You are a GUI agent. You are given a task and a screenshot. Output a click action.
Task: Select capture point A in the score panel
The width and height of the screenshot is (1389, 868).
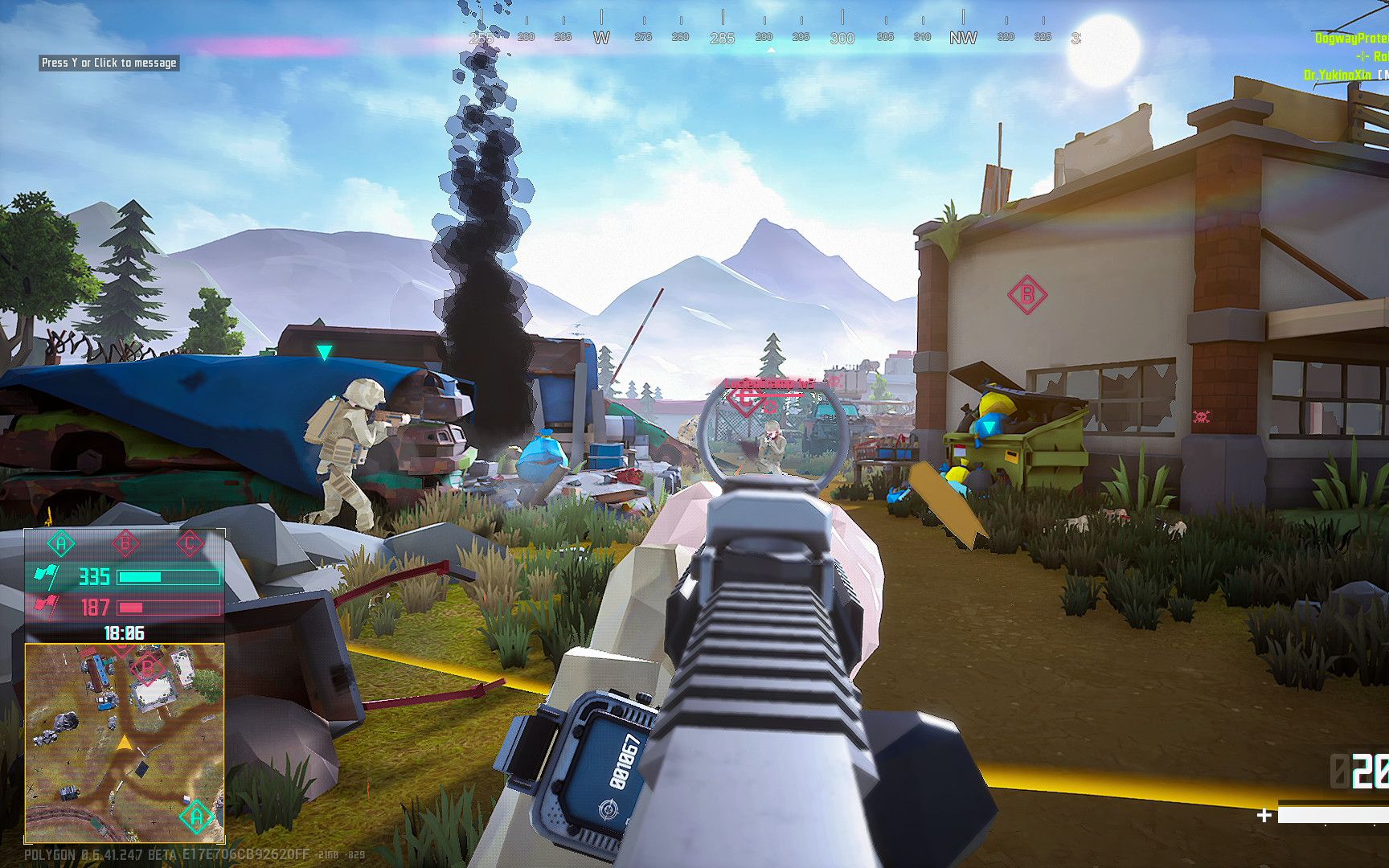61,544
